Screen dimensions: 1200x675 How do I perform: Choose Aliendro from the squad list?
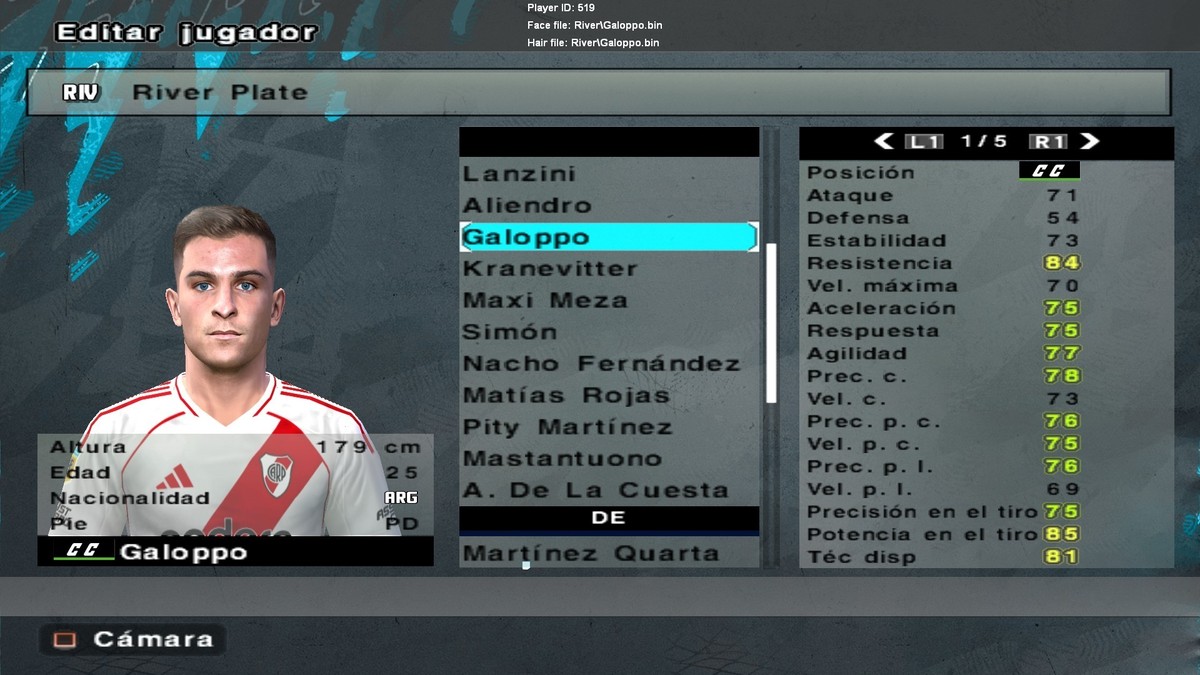coord(528,206)
